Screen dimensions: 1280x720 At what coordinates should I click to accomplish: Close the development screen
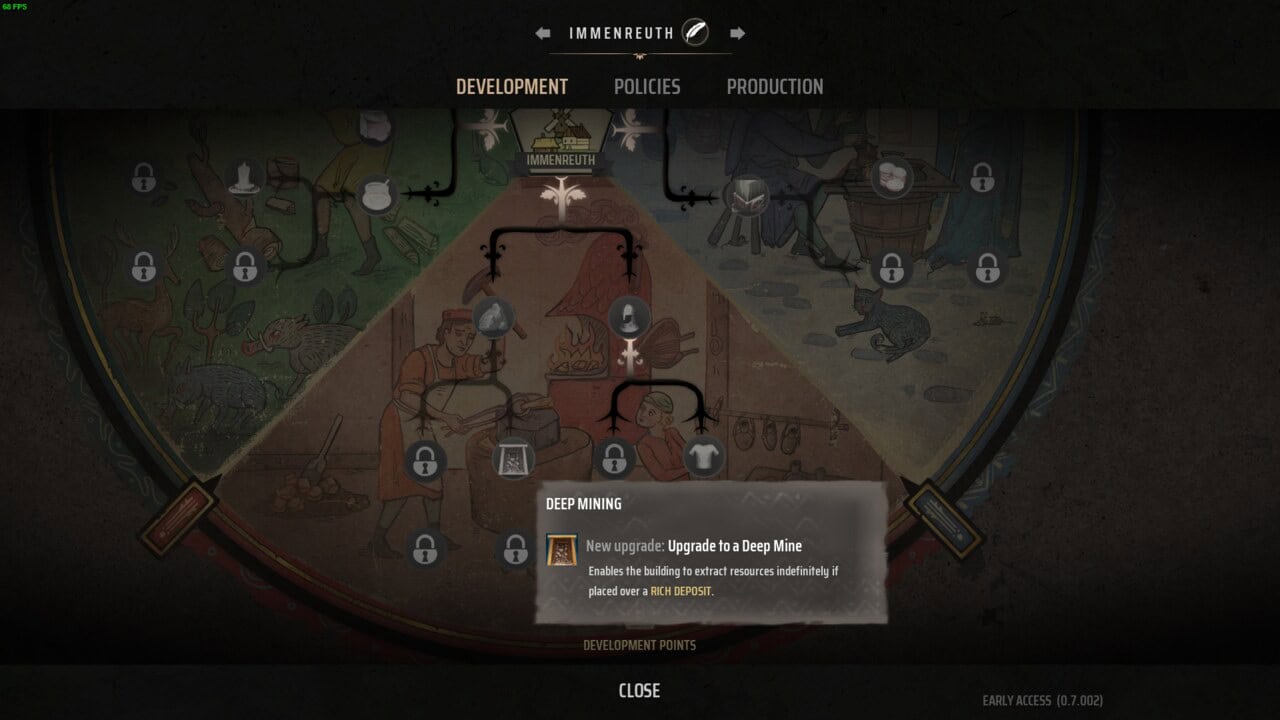coord(639,690)
